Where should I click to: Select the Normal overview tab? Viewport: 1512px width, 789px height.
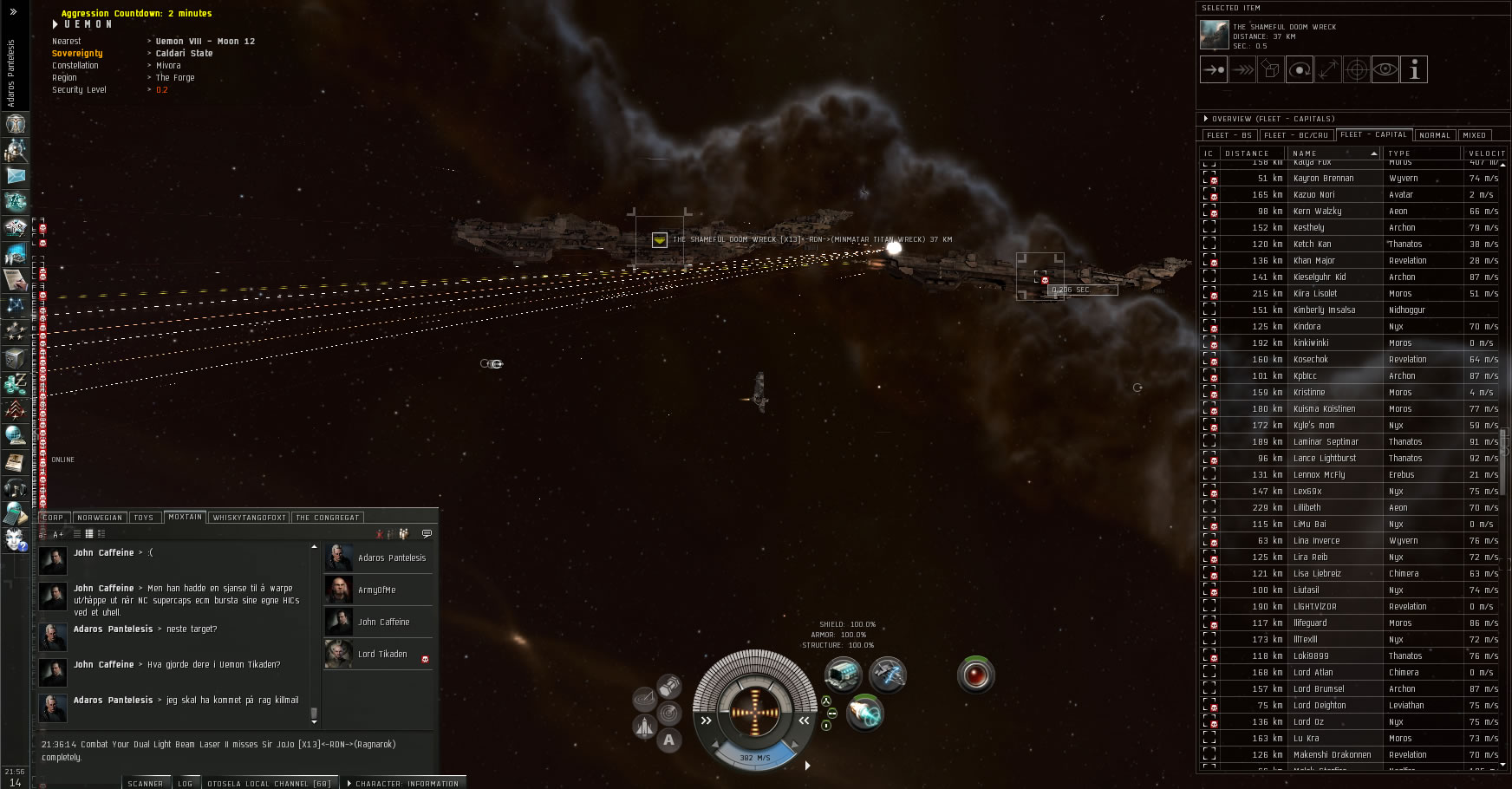coord(1434,135)
